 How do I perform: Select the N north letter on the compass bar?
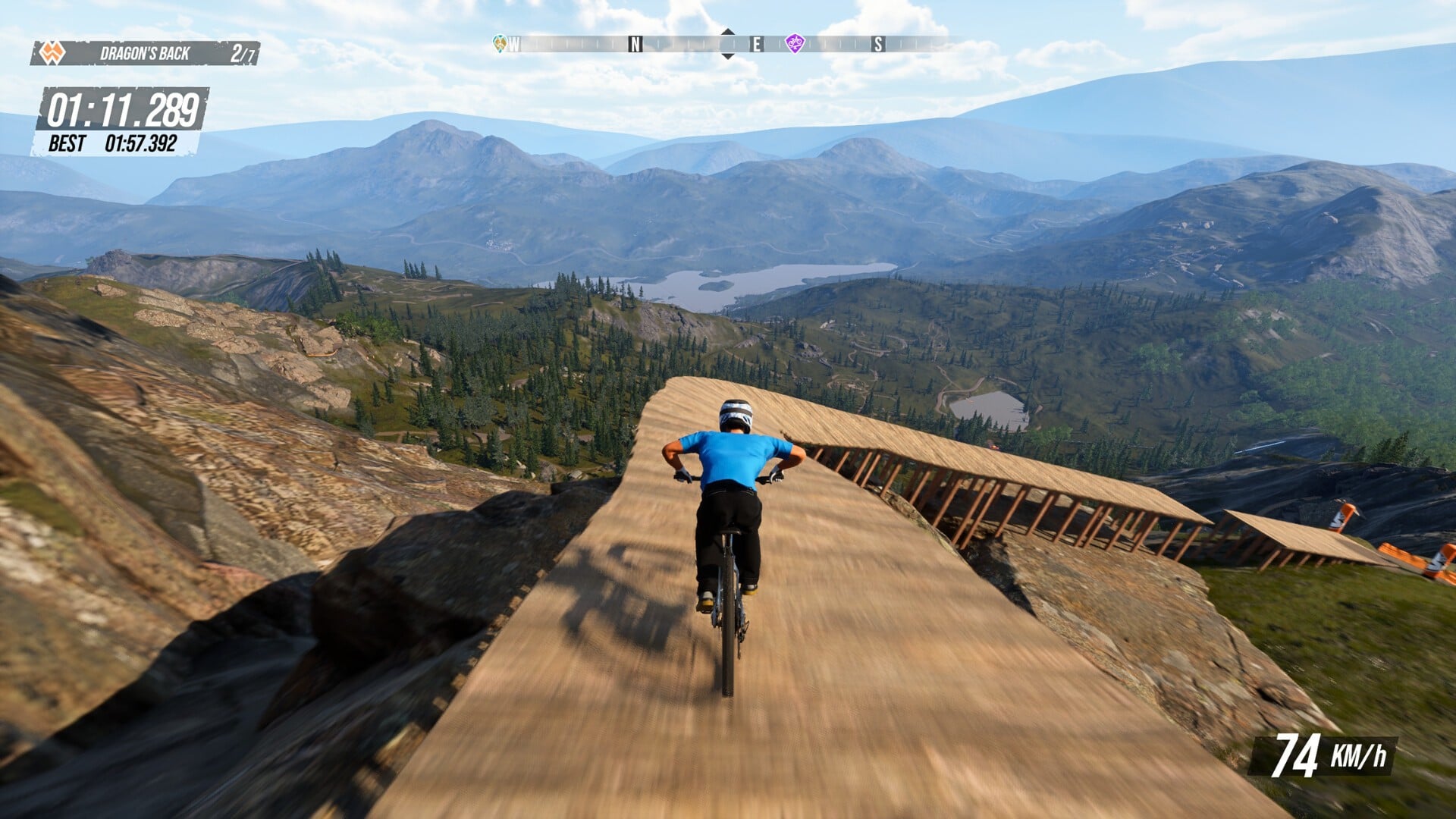click(x=634, y=45)
